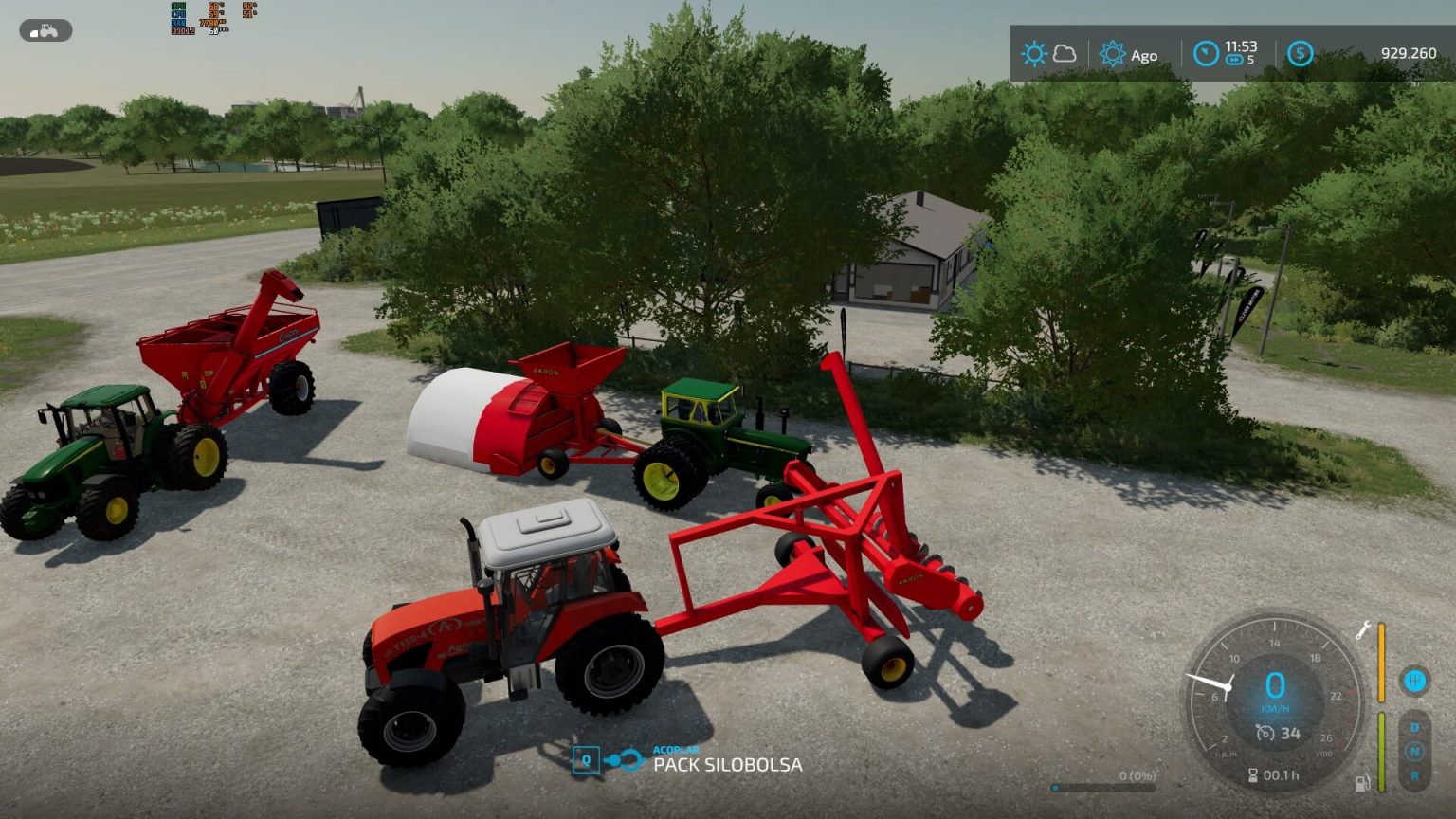Toggle Drive mode with the D indicator

pos(1414,727)
